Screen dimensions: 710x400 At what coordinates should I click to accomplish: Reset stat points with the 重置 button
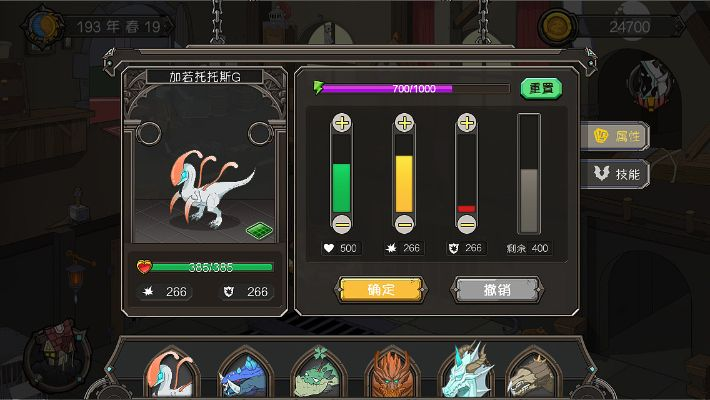[x=541, y=88]
